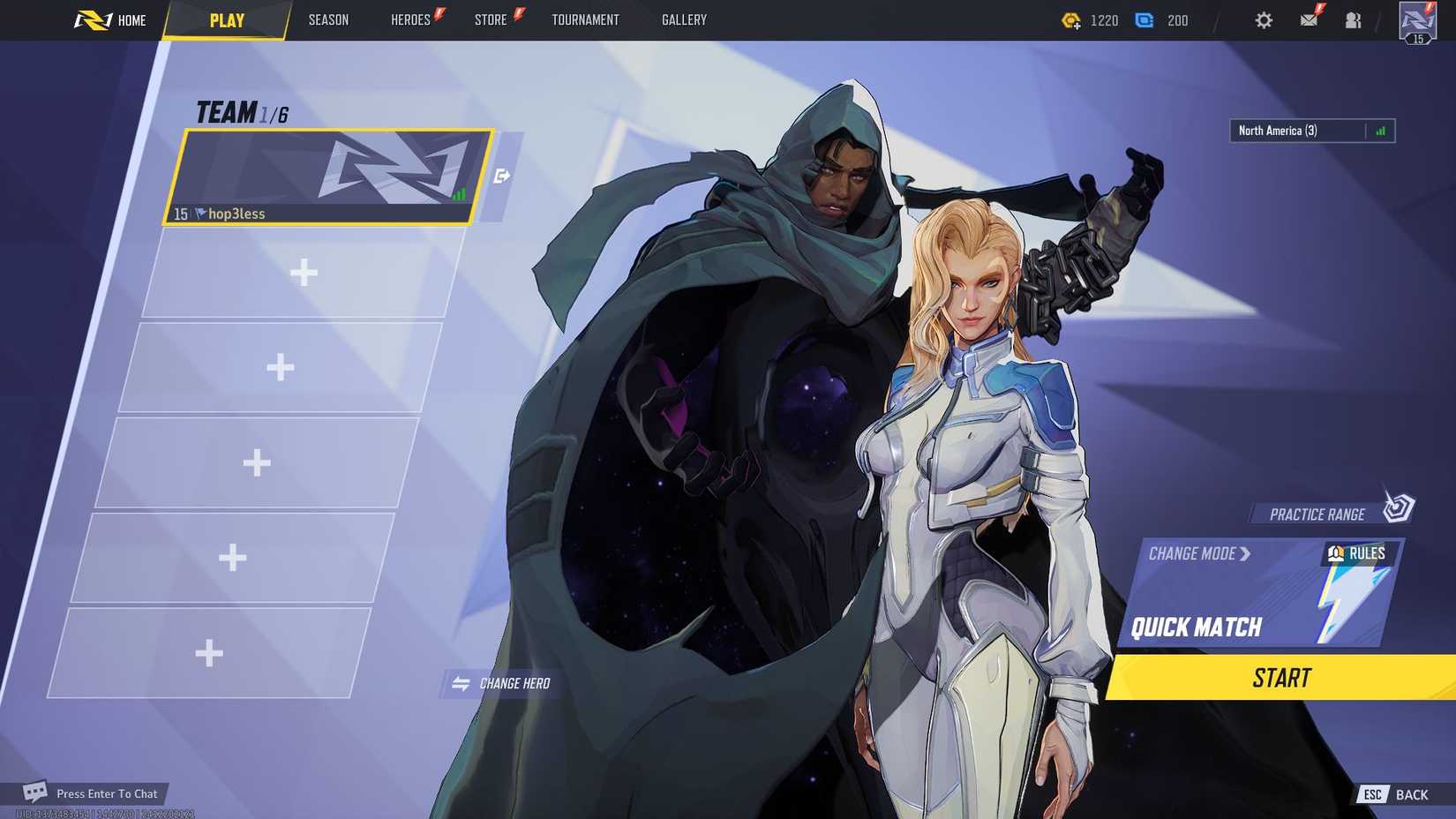Expand Change Mode options
This screenshot has width=1456, height=819.
tap(1198, 553)
